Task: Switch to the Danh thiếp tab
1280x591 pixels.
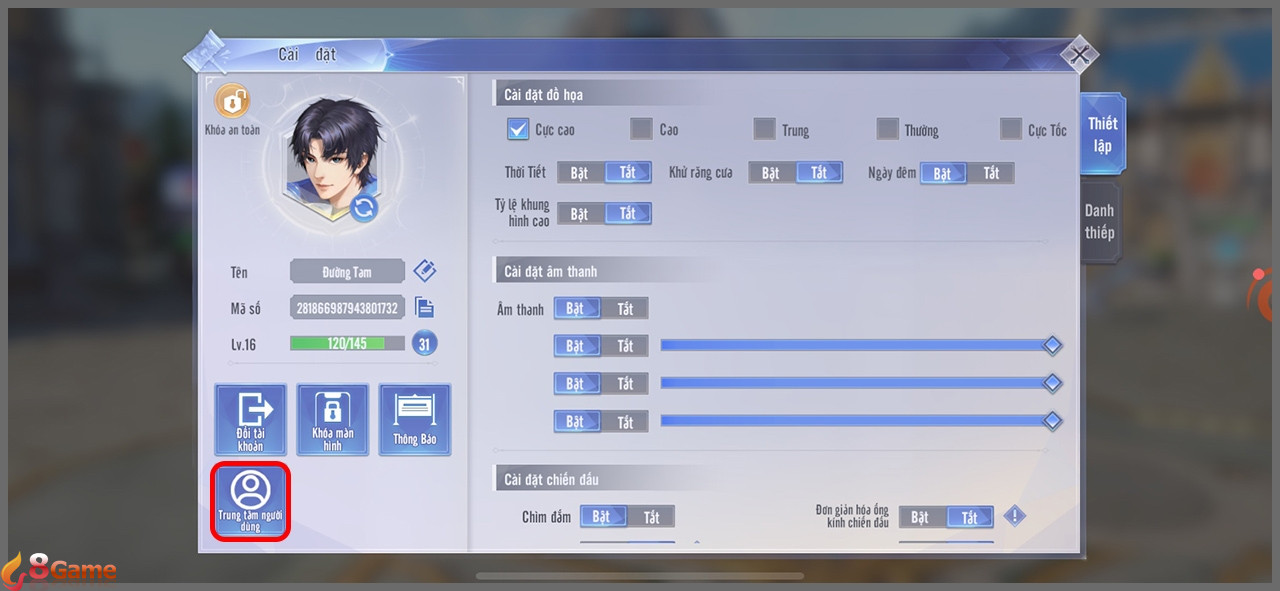Action: tap(1099, 221)
